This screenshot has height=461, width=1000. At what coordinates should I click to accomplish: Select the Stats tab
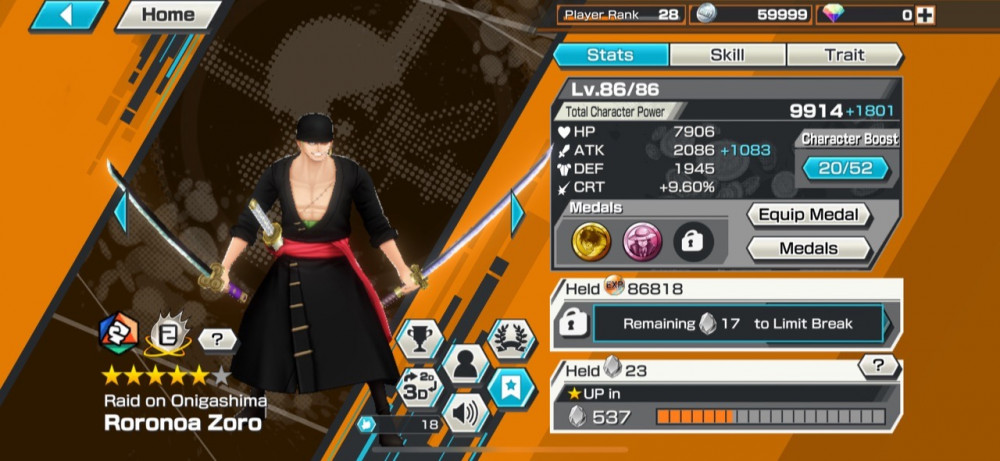[x=610, y=55]
